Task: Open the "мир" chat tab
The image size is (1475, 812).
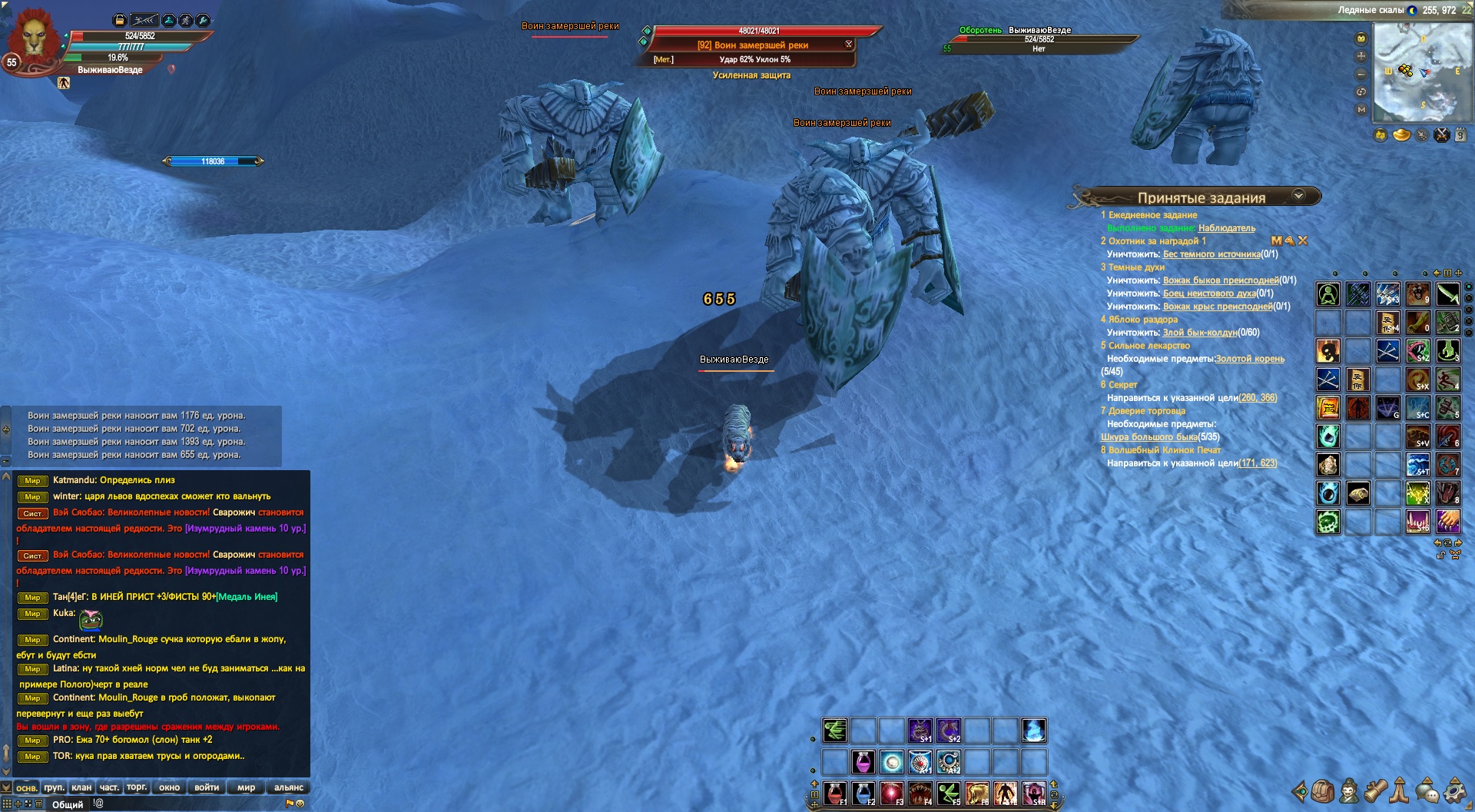Action: [x=246, y=787]
